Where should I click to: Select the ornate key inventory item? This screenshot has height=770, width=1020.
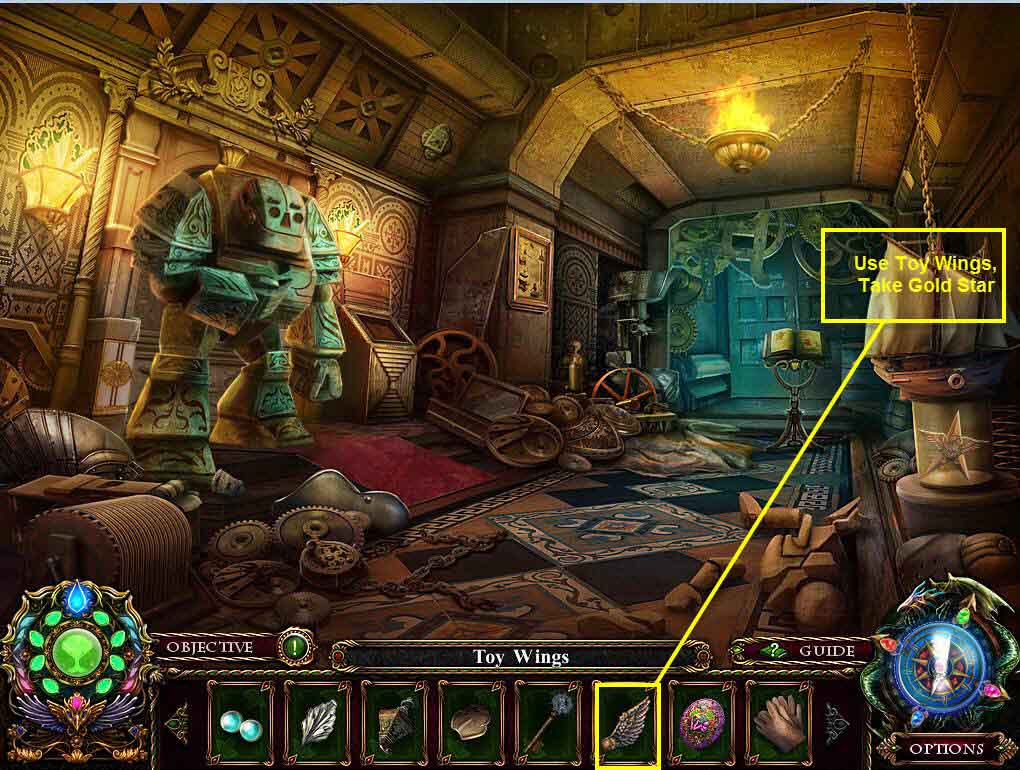pyautogui.click(x=548, y=720)
